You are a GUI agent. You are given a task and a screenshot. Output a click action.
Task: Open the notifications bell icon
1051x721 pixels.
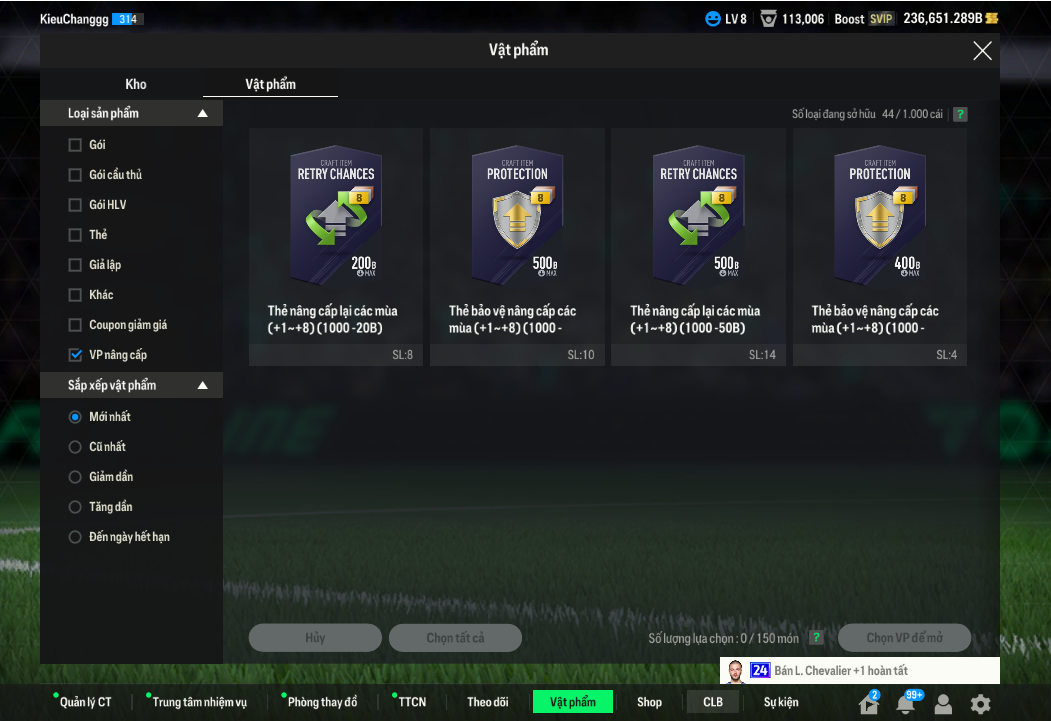coord(906,704)
